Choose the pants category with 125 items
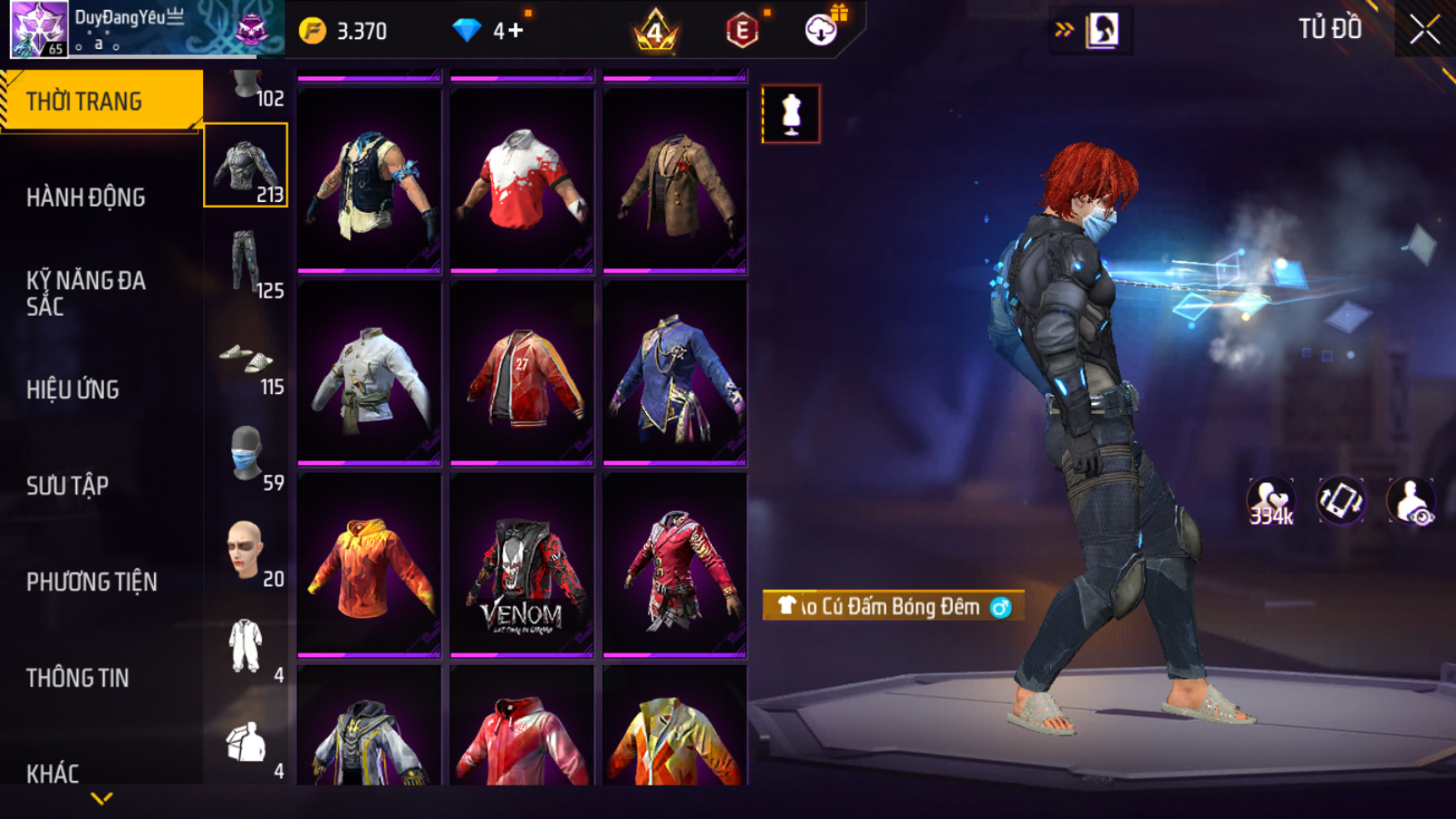Viewport: 1456px width, 819px height. click(246, 263)
